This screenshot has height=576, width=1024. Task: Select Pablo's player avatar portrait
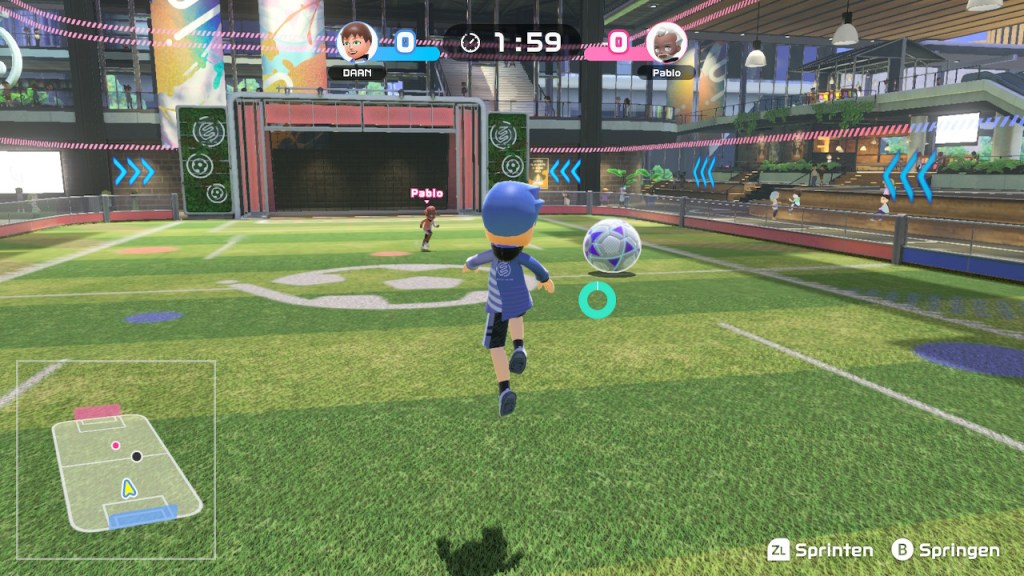666,42
